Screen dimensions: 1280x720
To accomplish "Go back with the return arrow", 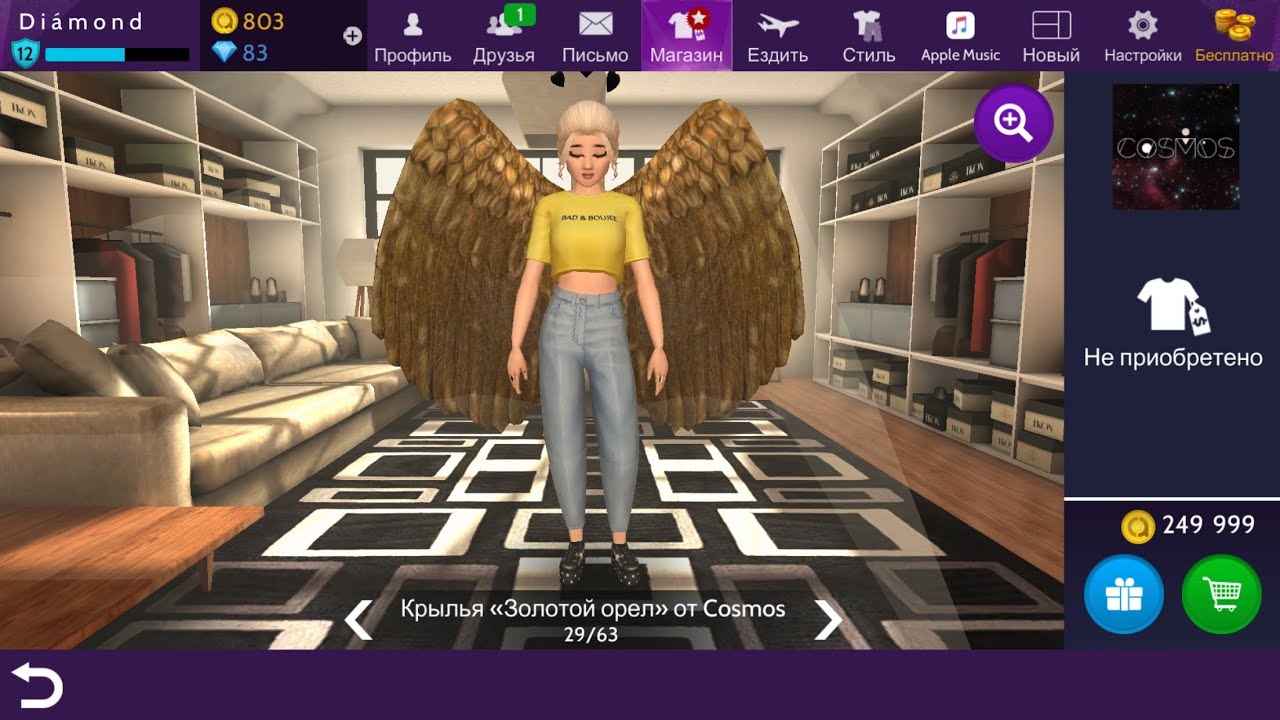I will (x=37, y=686).
